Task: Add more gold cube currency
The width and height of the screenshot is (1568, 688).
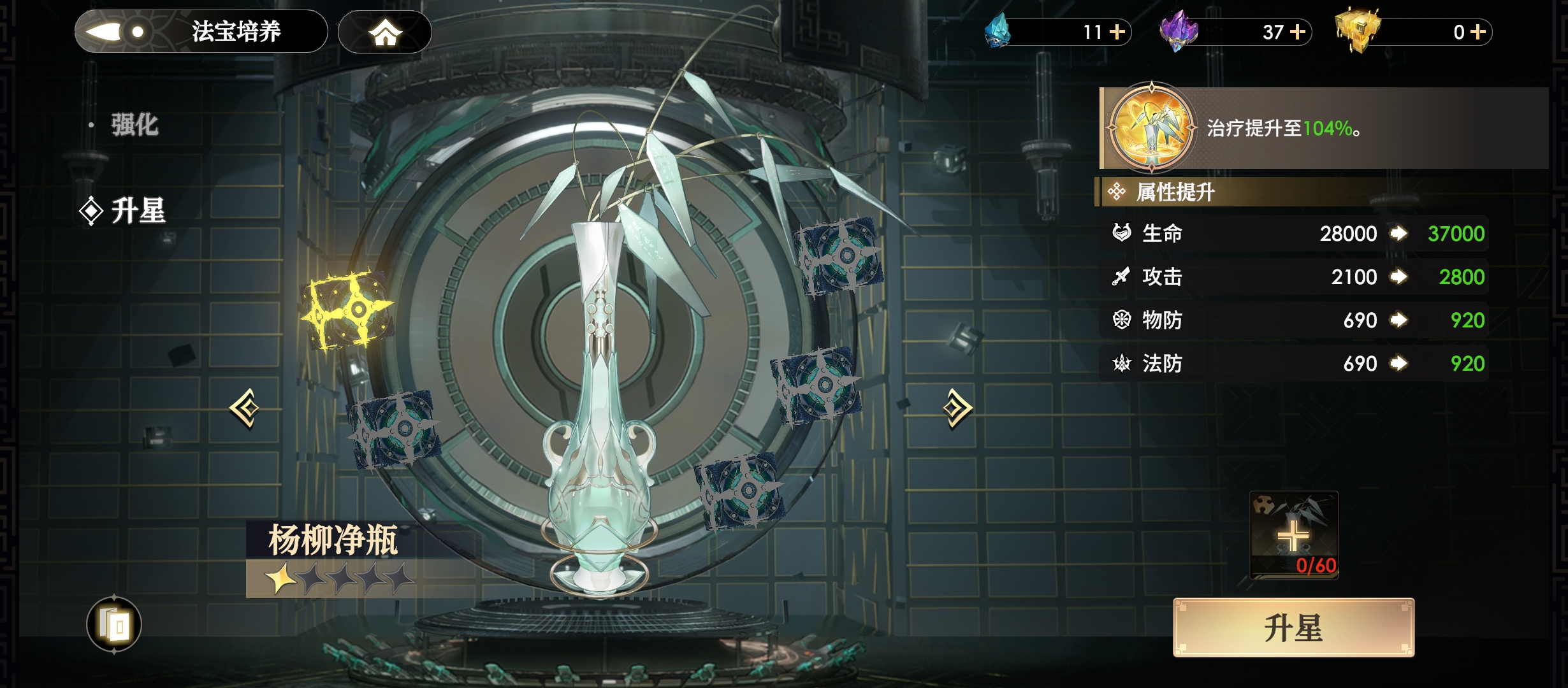Action: pyautogui.click(x=1479, y=32)
